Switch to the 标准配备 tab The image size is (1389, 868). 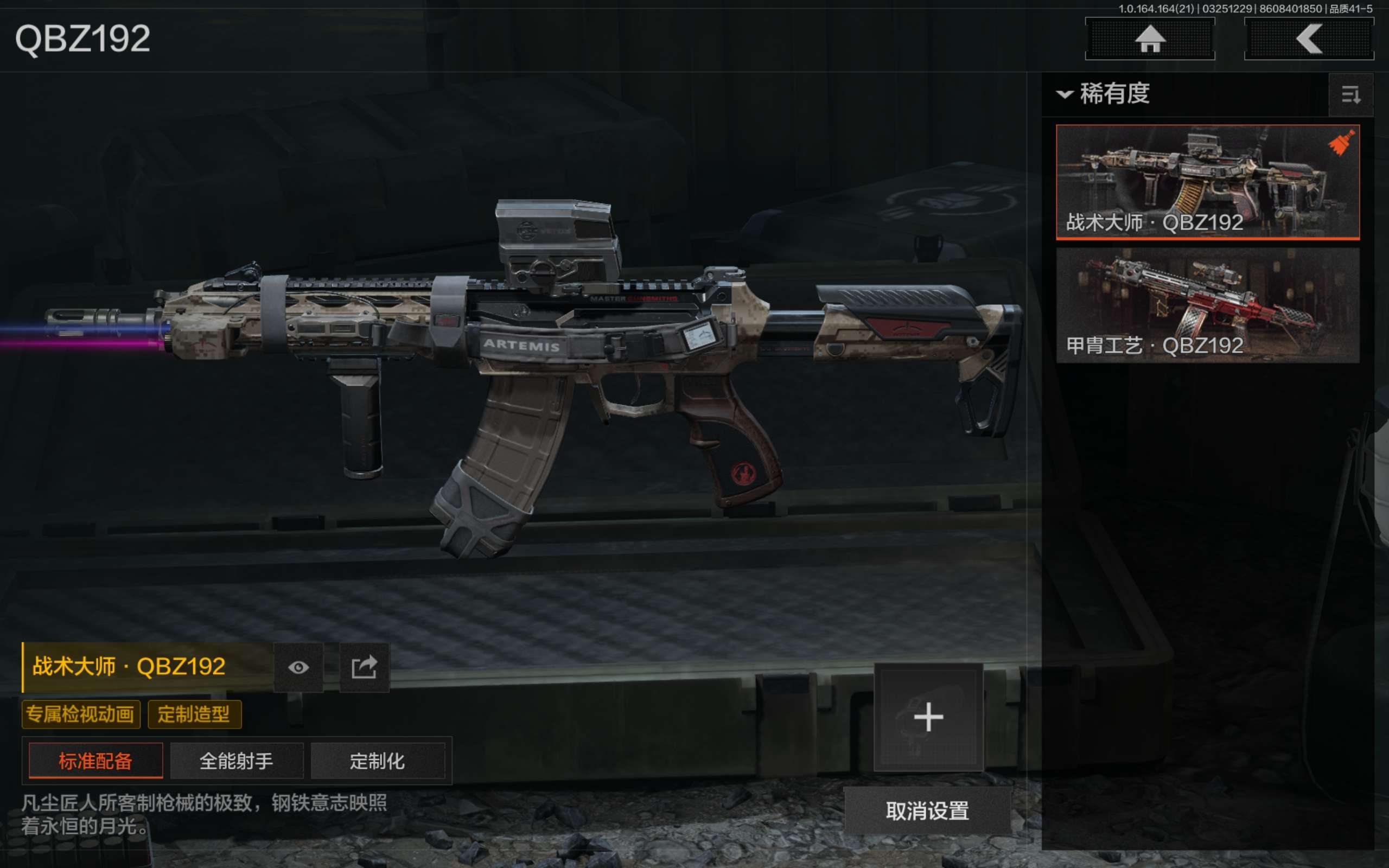pyautogui.click(x=95, y=761)
